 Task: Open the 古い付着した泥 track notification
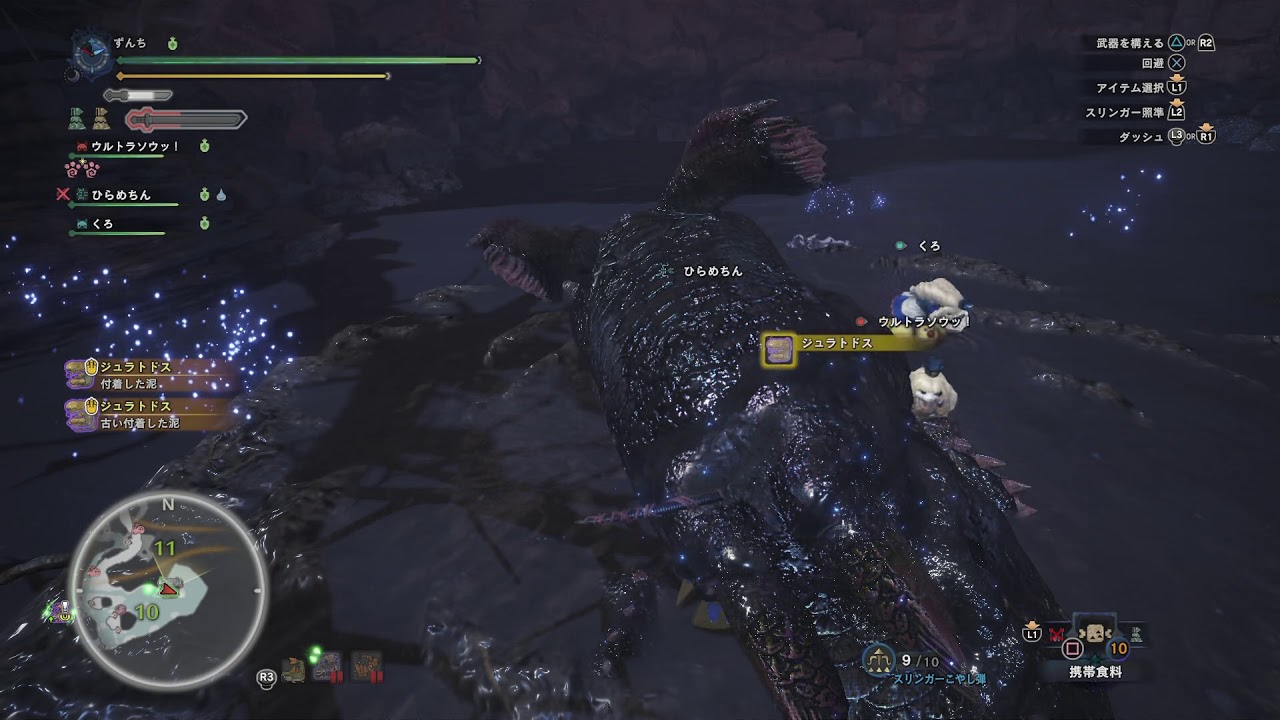(150, 415)
